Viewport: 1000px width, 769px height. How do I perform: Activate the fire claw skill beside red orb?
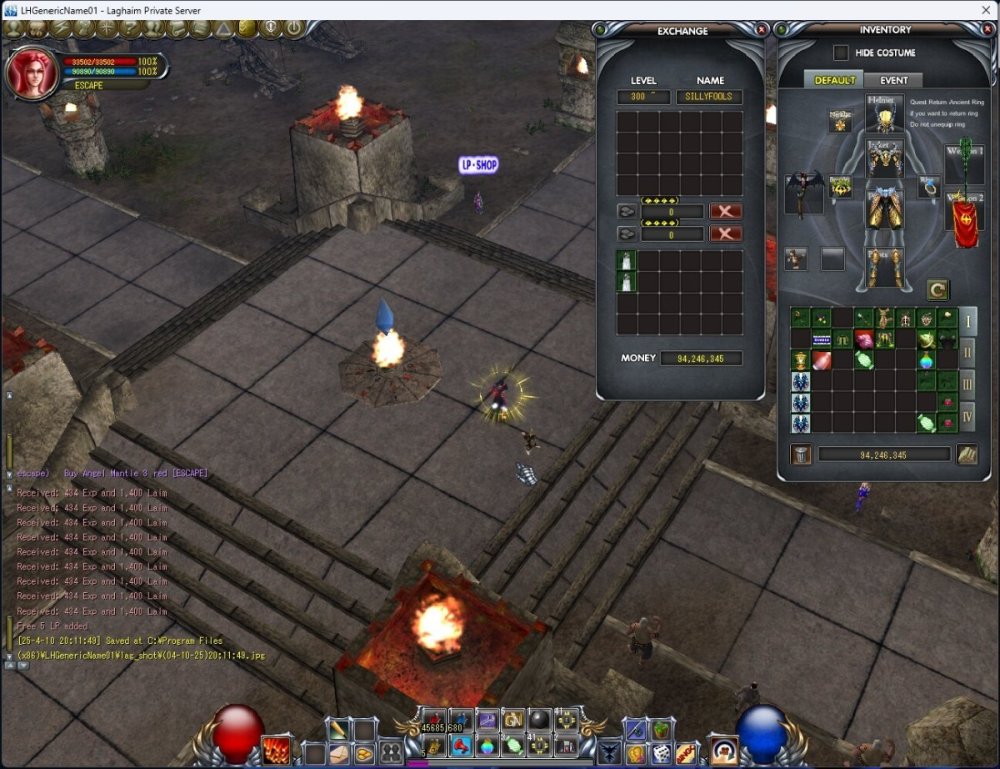point(276,749)
